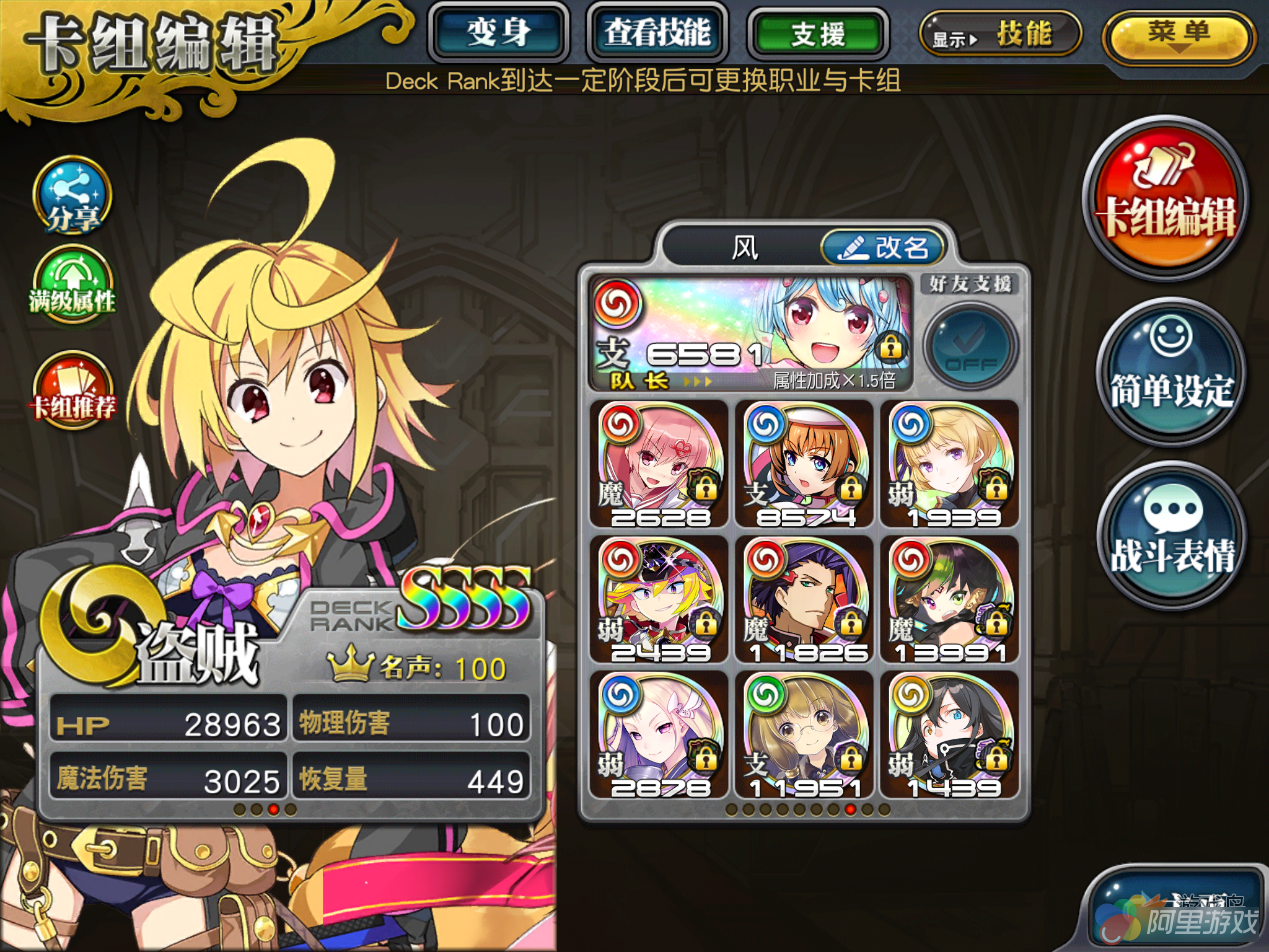1269x952 pixels.
Task: Select the card with power 13991
Action: (949, 599)
